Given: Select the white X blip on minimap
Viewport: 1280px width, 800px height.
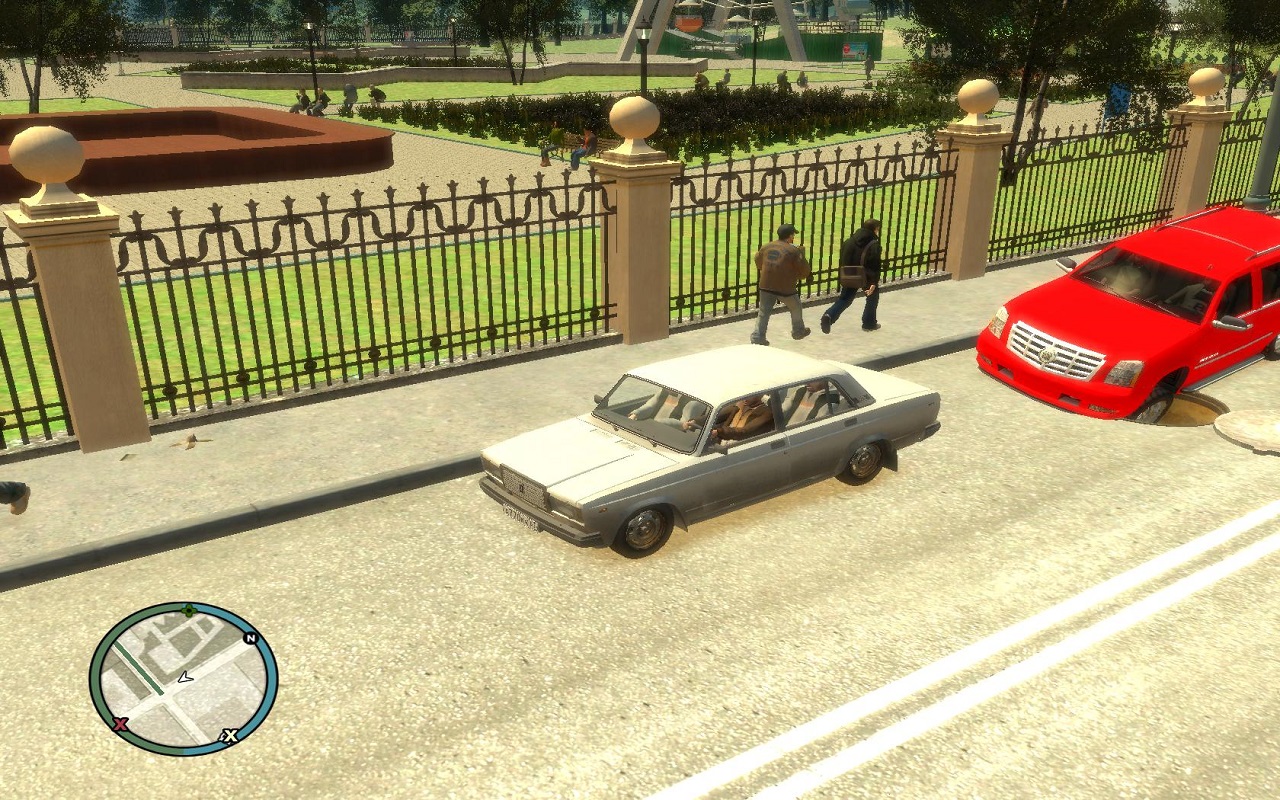Looking at the screenshot, I should coord(230,736).
